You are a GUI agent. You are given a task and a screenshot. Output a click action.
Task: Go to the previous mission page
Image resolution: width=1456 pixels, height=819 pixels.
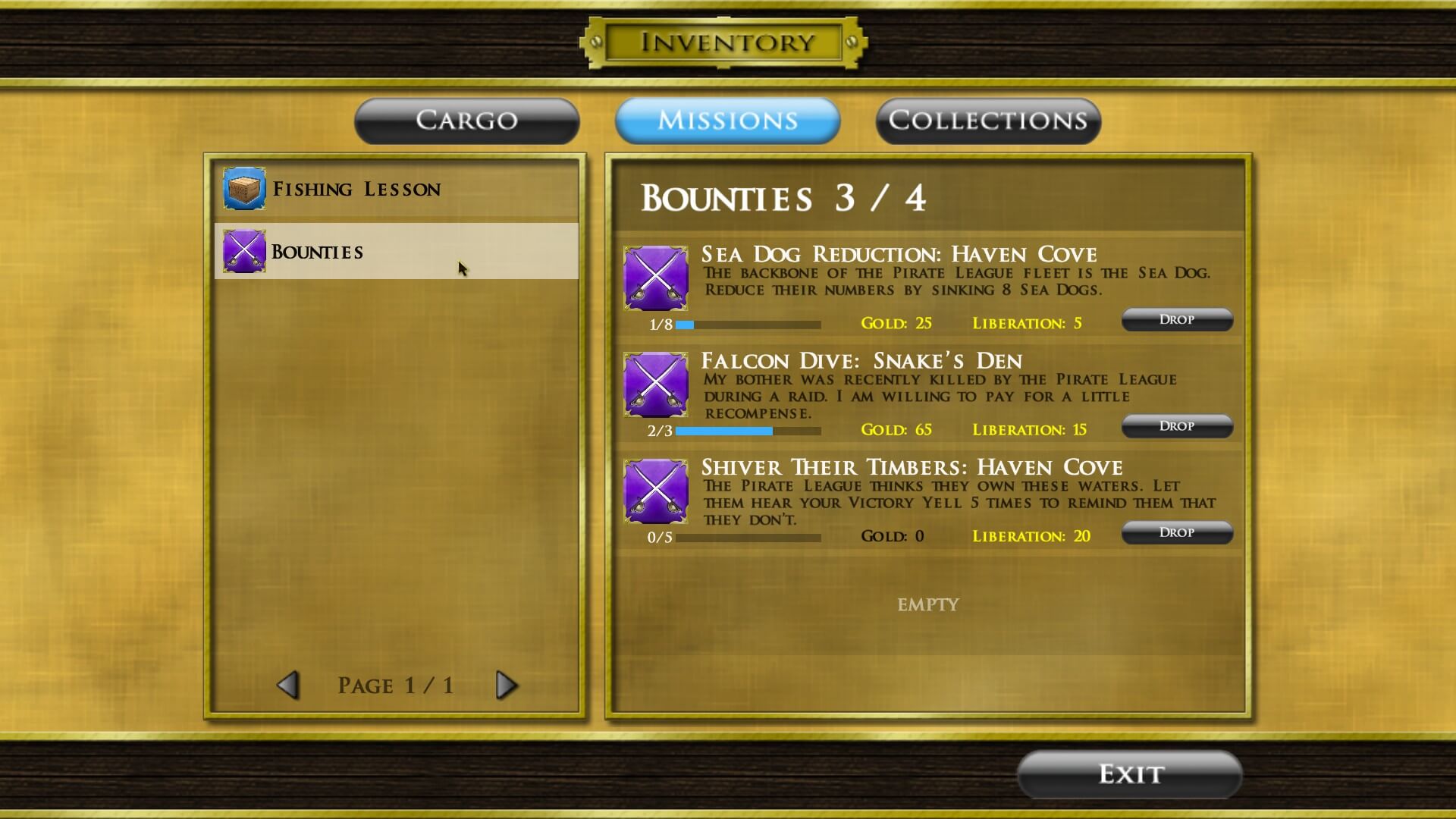pos(288,686)
